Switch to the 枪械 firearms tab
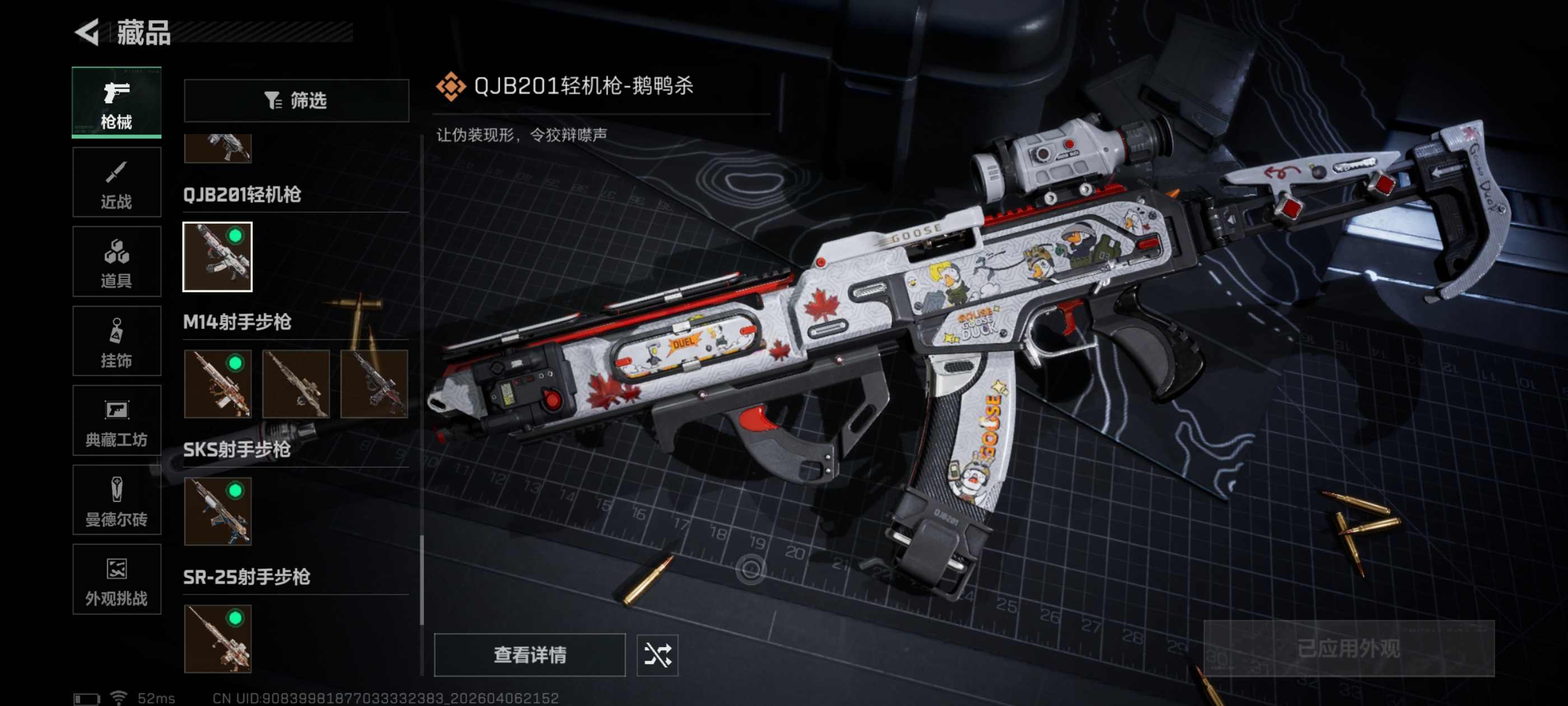This screenshot has height=706, width=1568. pos(116,103)
